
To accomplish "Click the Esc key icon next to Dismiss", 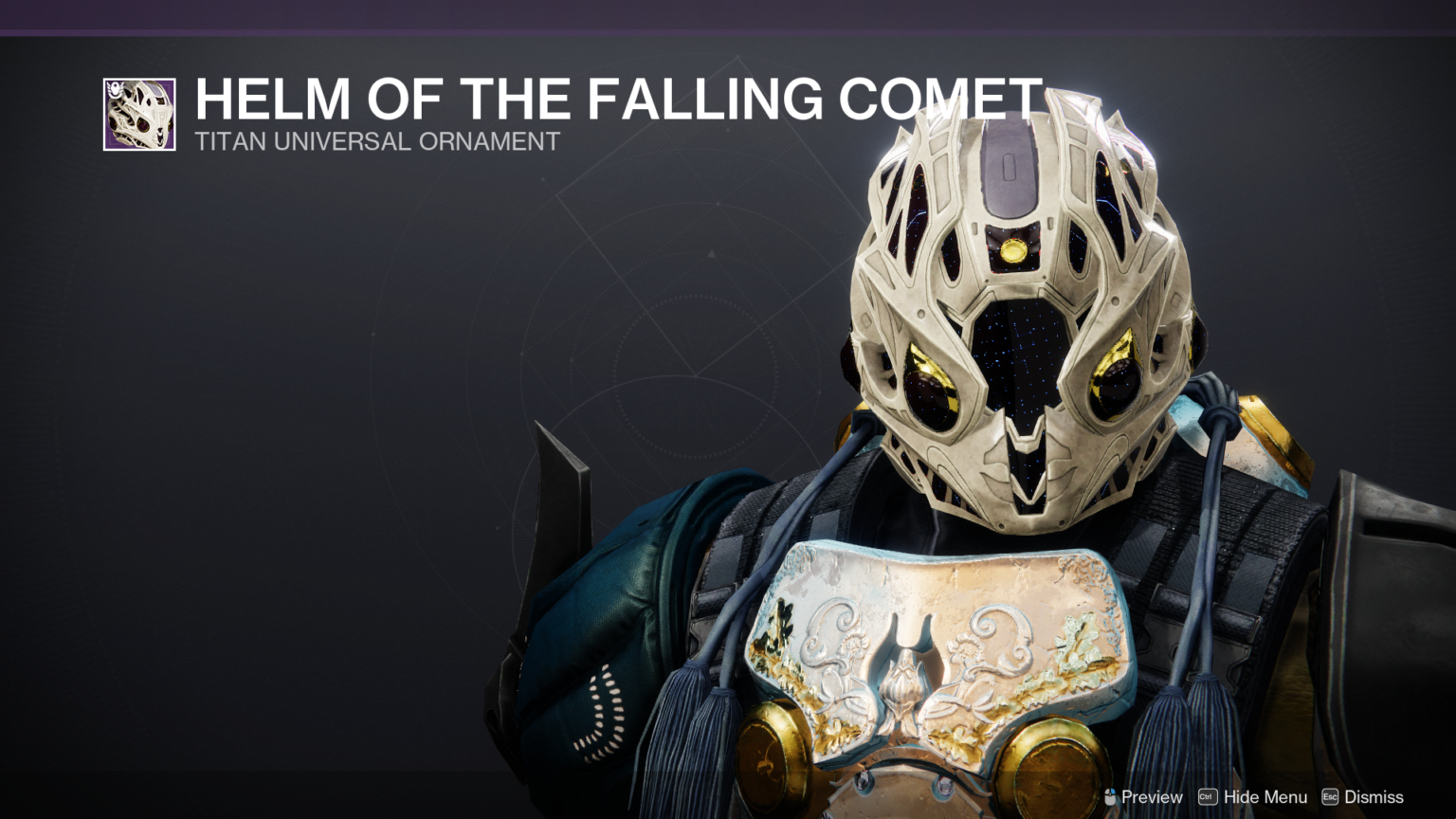I will (x=1328, y=797).
